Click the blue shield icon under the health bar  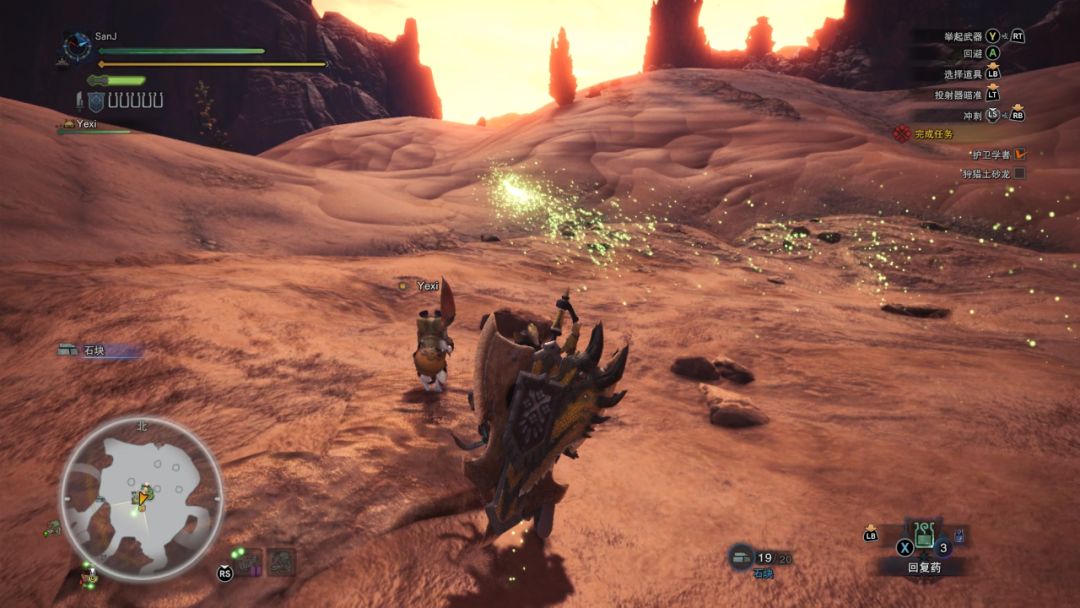click(96, 101)
